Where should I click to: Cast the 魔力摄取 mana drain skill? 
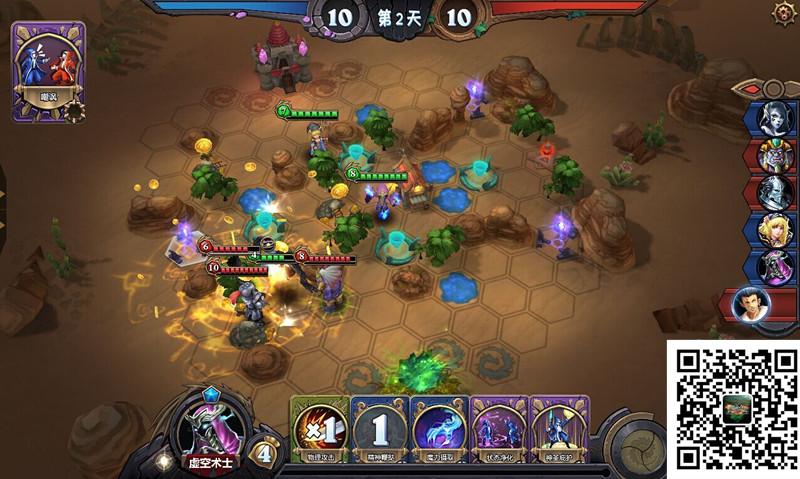point(439,430)
